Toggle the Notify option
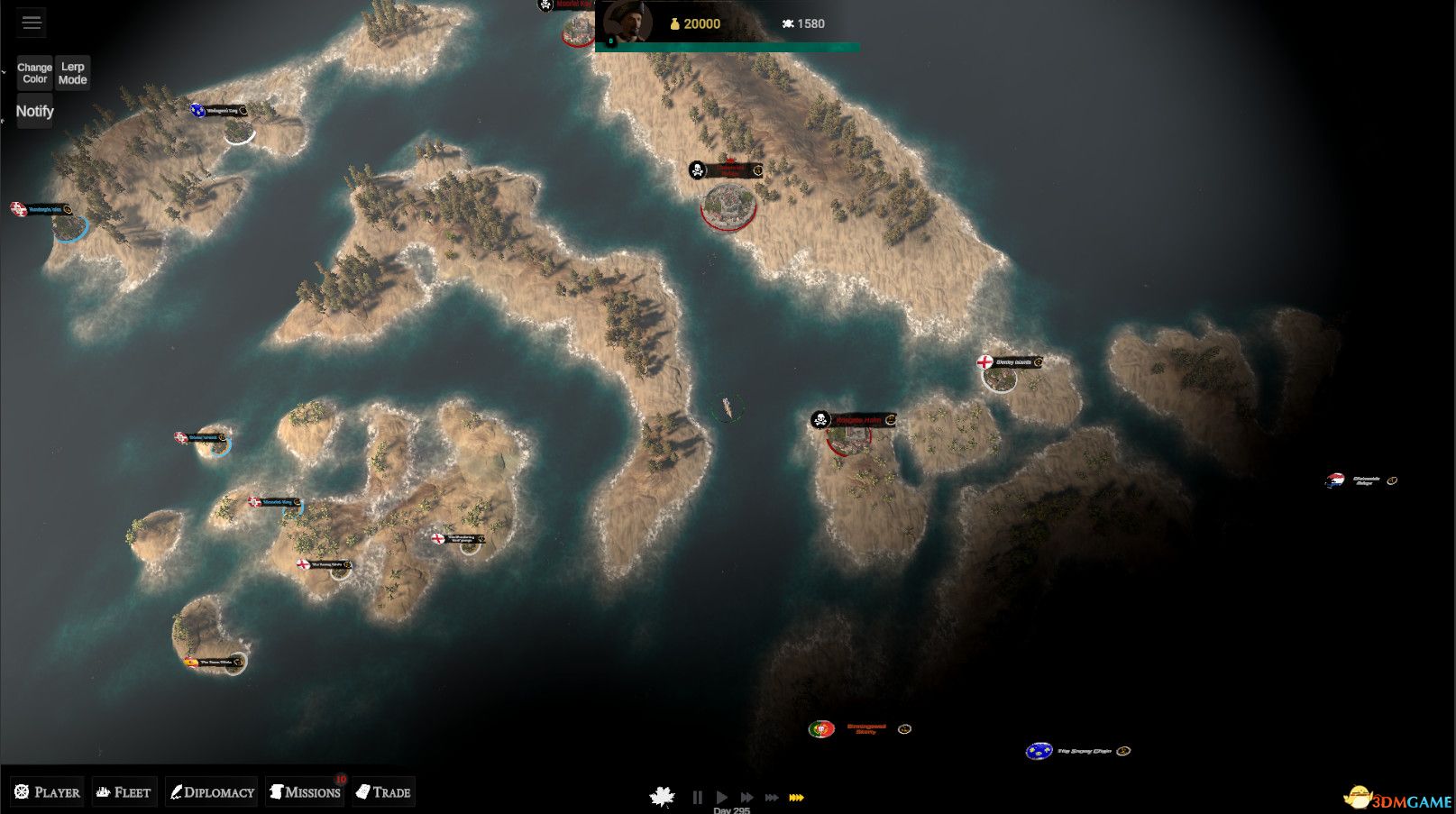Image resolution: width=1456 pixels, height=814 pixels. pos(34,111)
